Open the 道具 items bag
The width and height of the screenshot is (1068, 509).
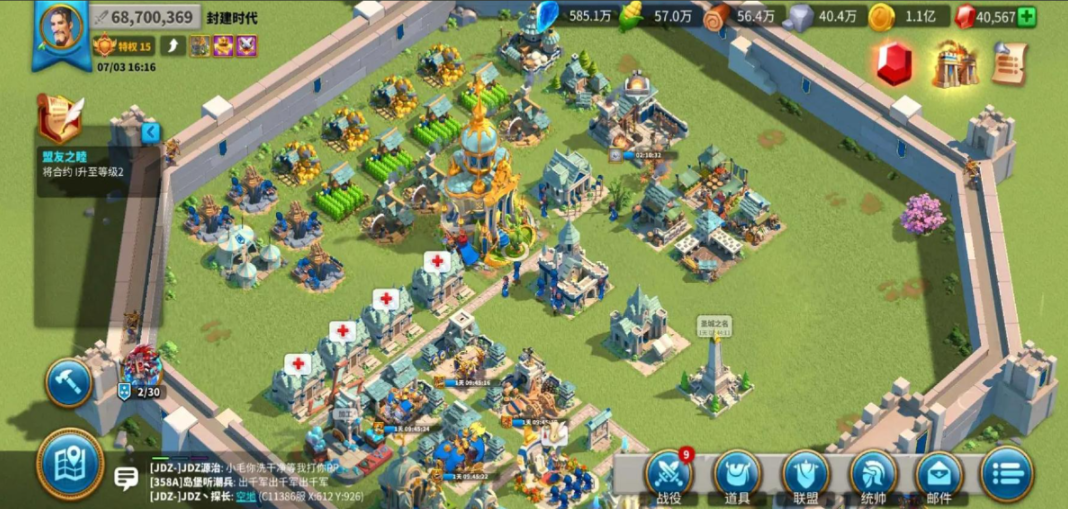tap(737, 473)
